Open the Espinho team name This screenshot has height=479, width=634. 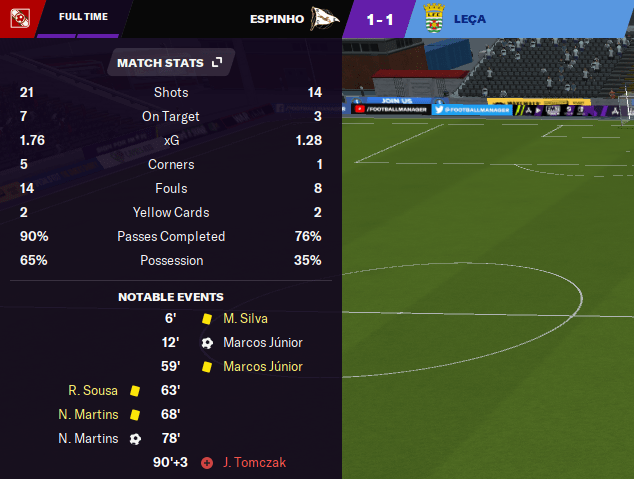pos(277,17)
